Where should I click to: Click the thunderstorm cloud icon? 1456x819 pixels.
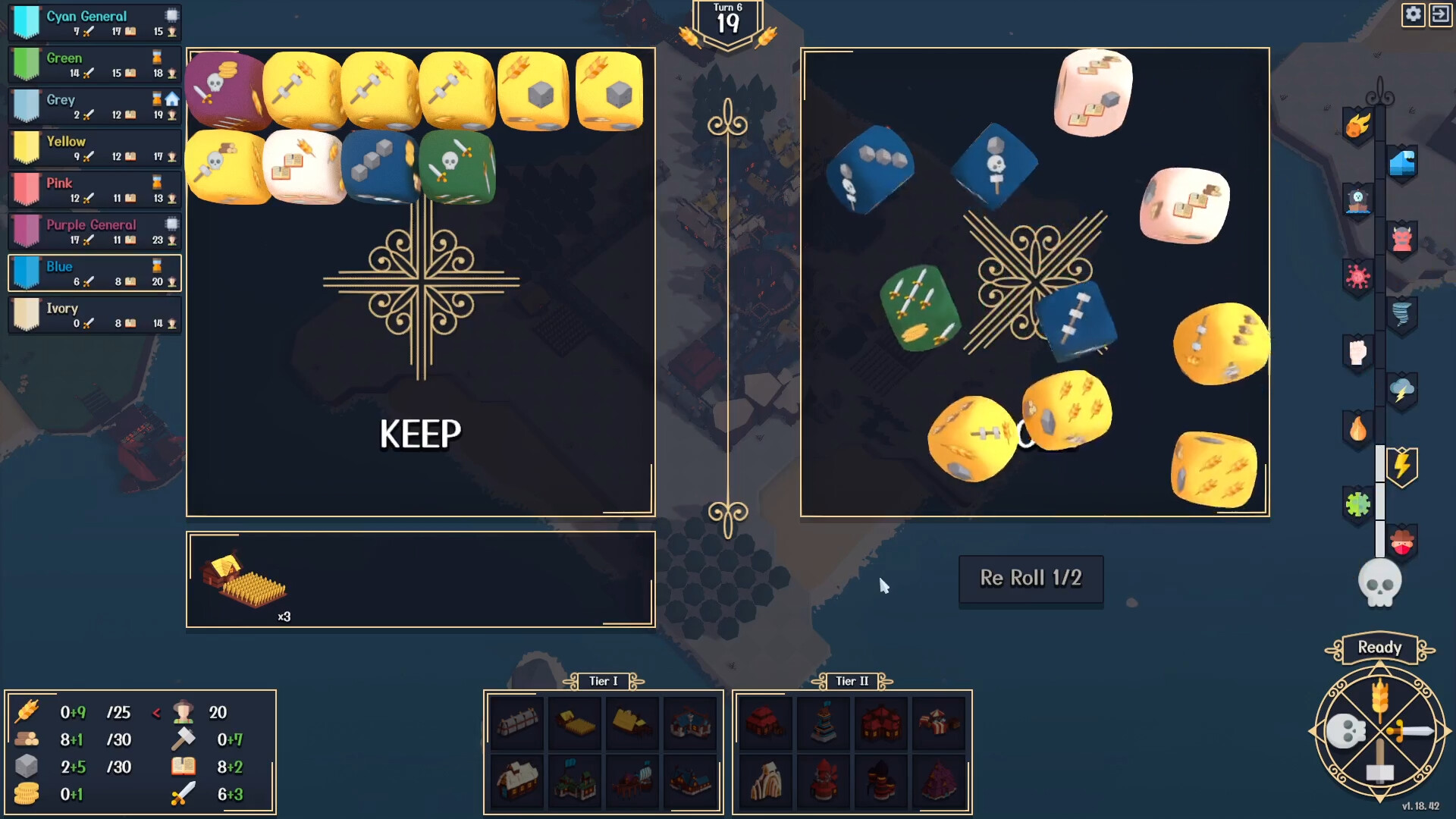coord(1403,391)
